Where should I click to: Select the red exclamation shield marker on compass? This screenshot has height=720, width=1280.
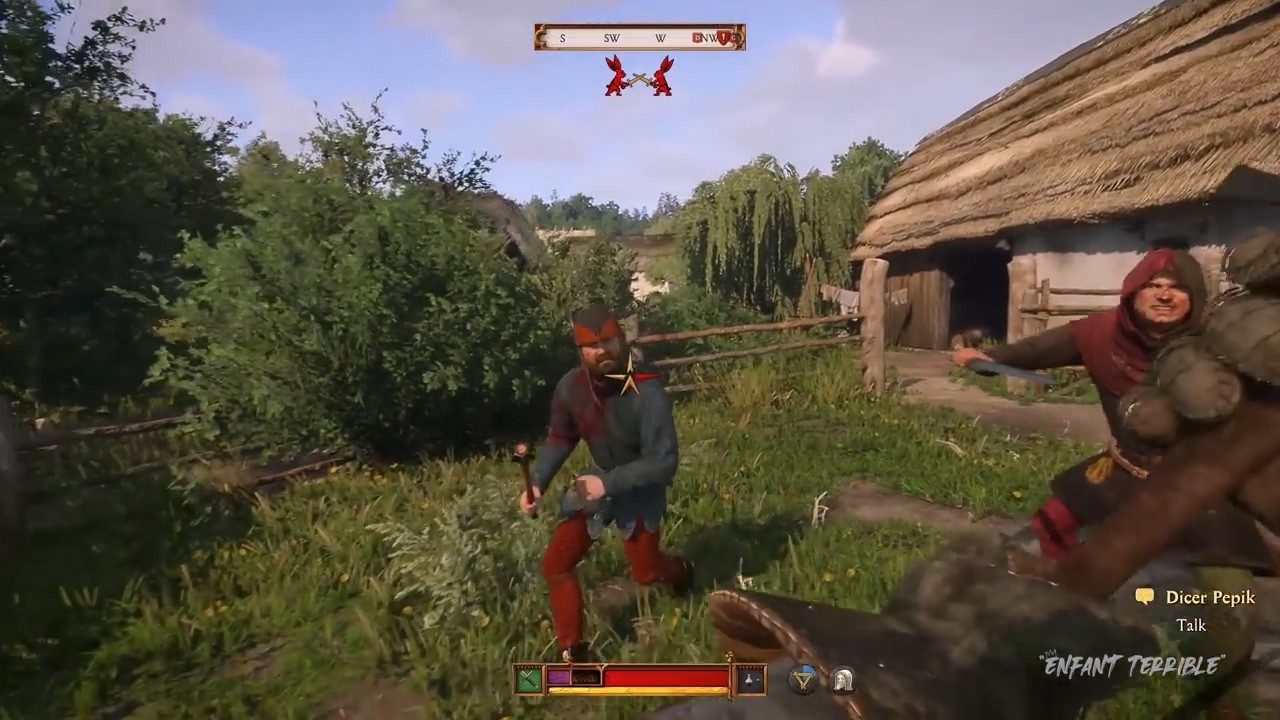723,38
